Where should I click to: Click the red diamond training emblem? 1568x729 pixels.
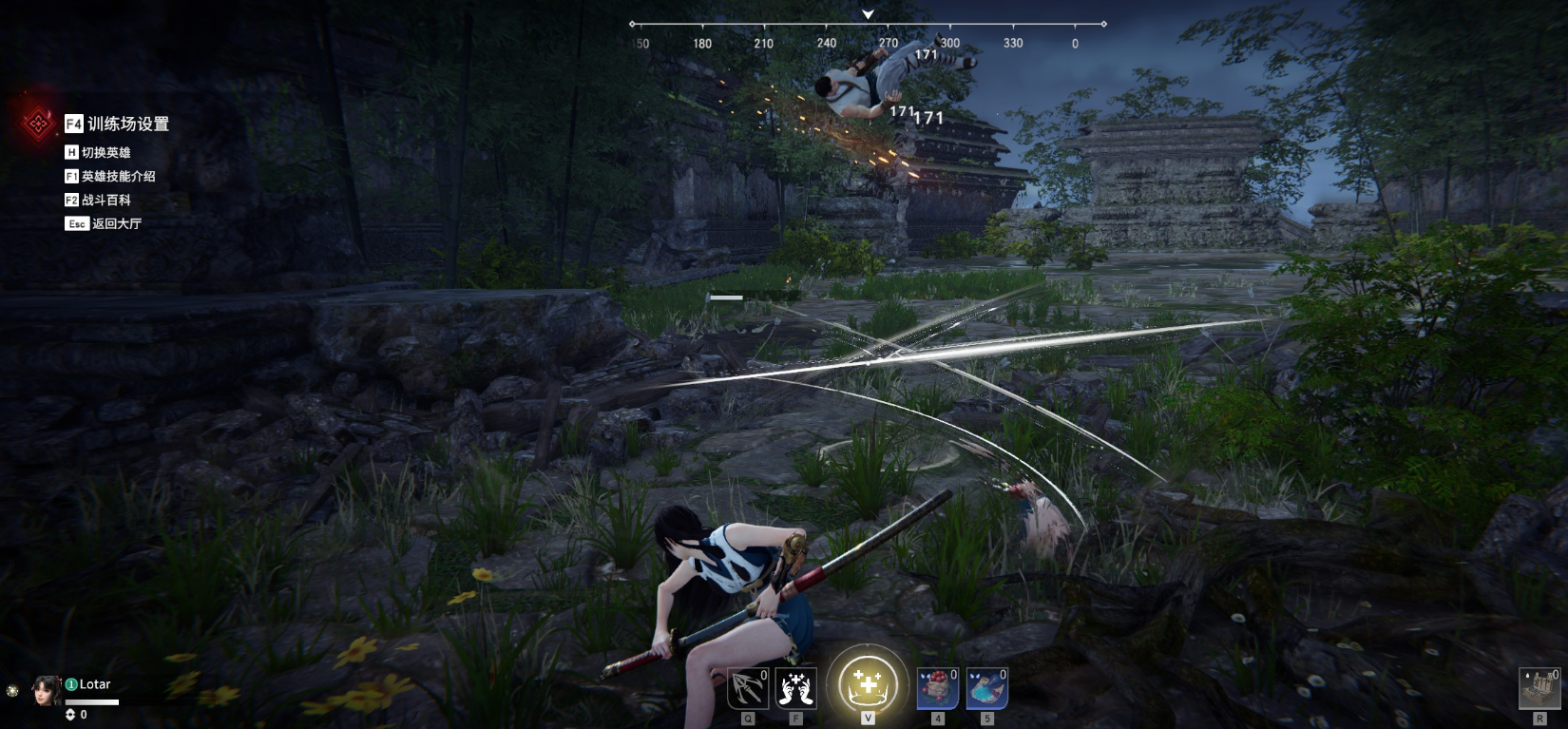pyautogui.click(x=39, y=123)
